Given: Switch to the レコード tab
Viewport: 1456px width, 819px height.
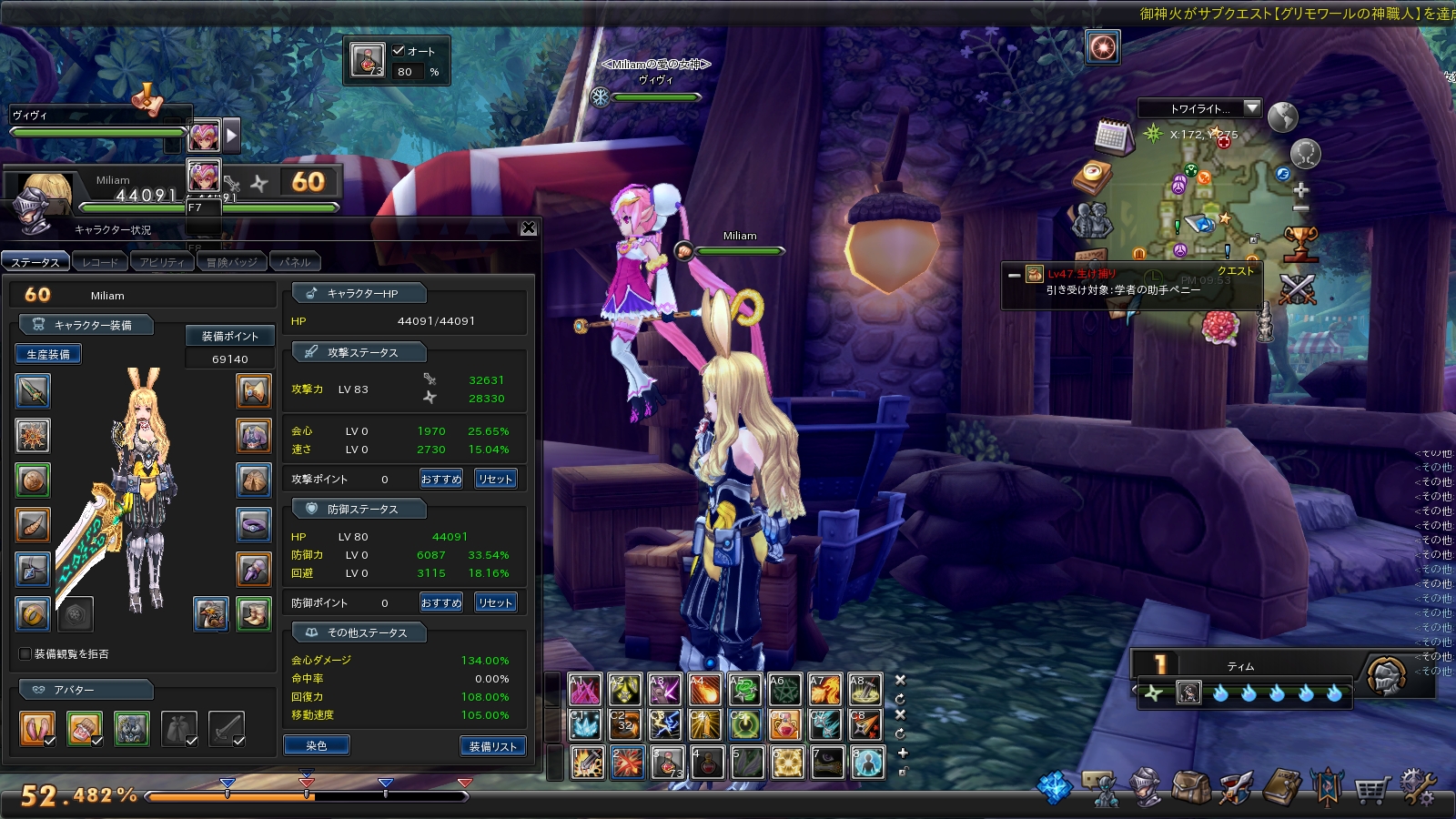Looking at the screenshot, I should 100,262.
